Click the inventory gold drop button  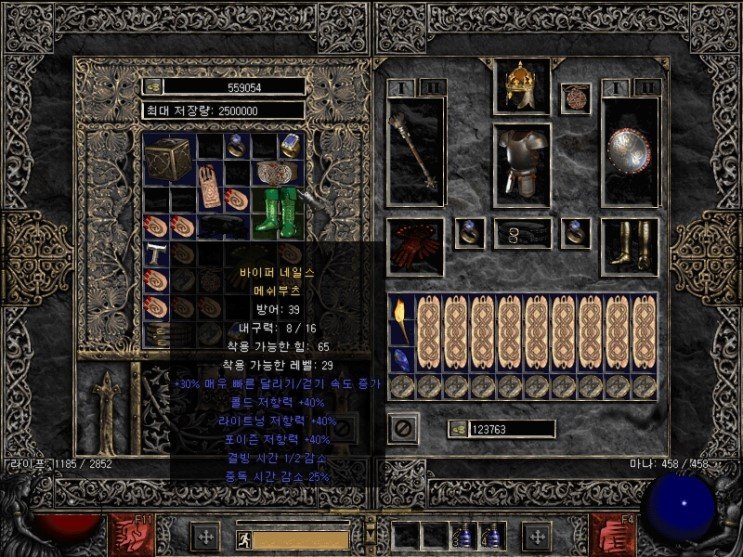pyautogui.click(x=457, y=428)
